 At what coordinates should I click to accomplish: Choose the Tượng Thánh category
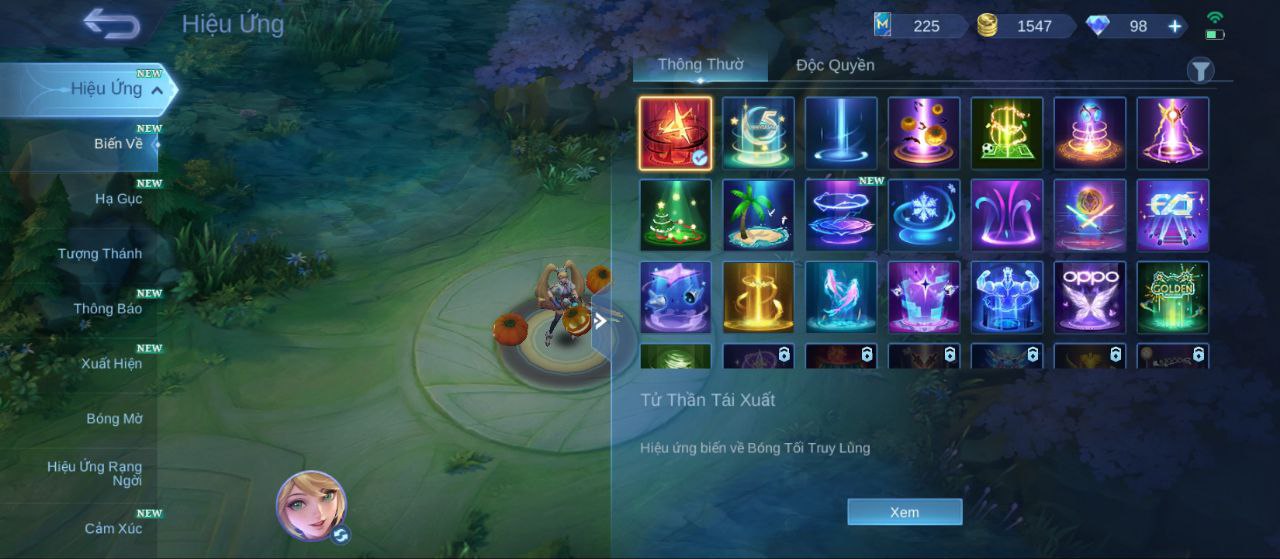coord(100,254)
